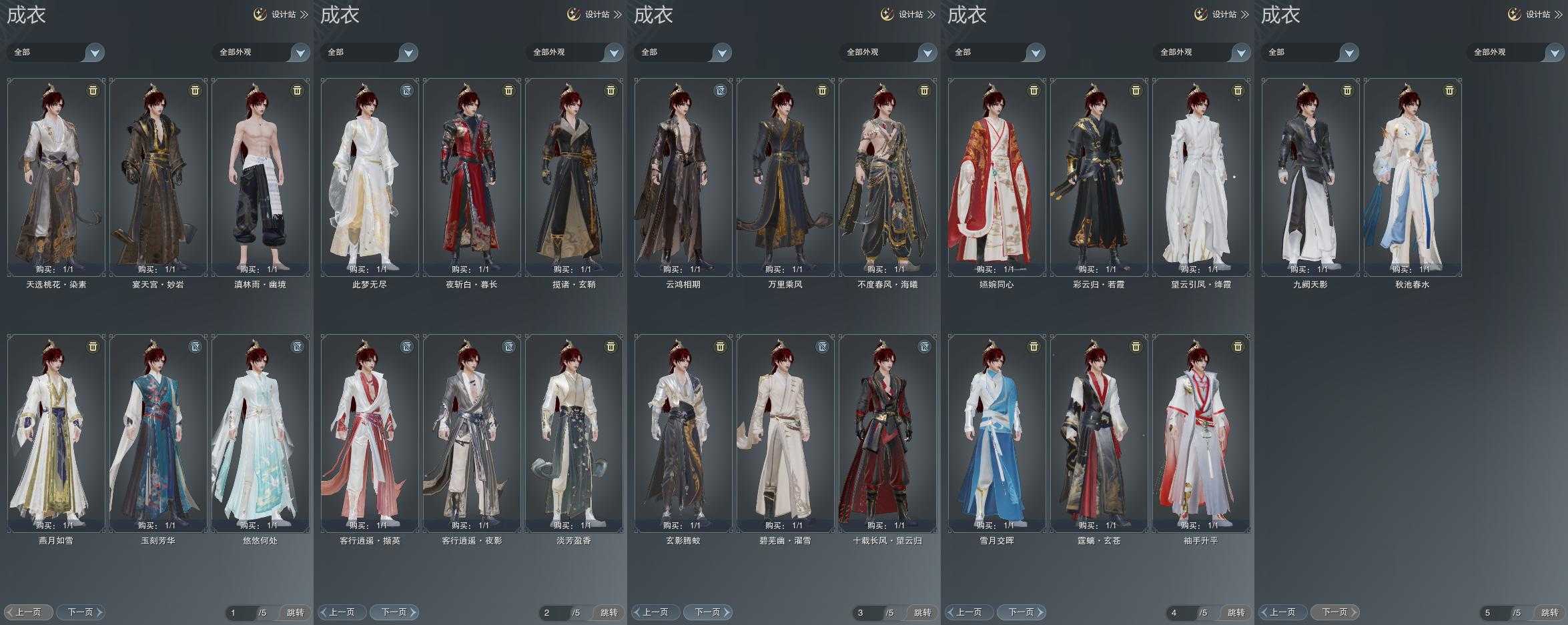Pick the 此梦无尽 outfit card
The image size is (1568, 625).
click(x=370, y=177)
